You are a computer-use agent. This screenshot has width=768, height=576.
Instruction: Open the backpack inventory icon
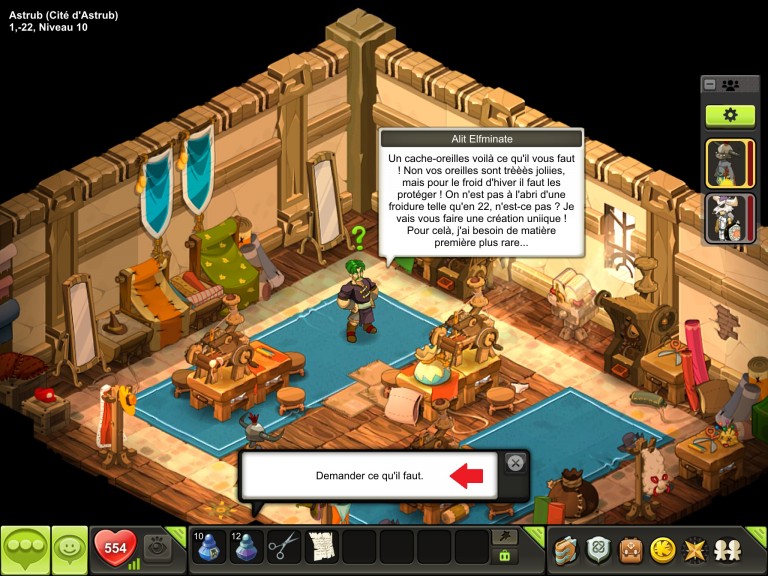pyautogui.click(x=630, y=549)
